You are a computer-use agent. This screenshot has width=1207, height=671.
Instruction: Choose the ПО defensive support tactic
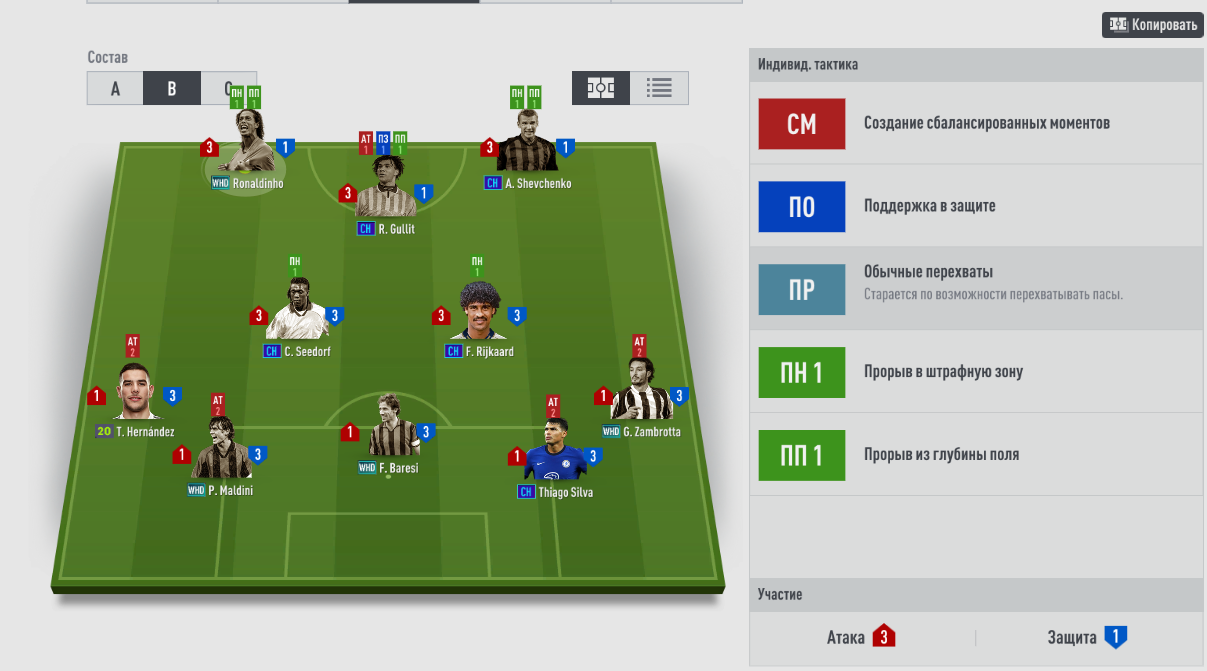802,207
